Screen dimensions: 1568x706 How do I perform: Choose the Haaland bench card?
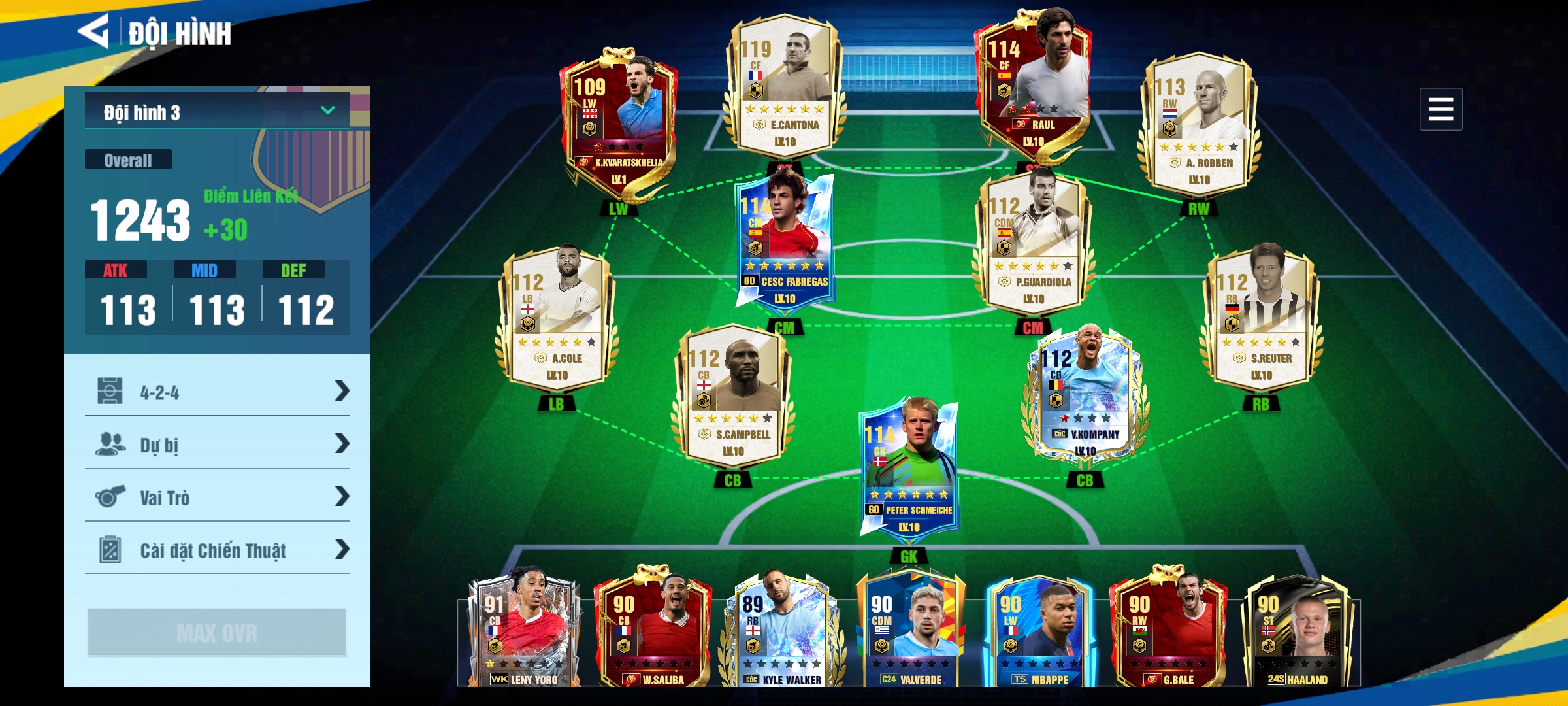pyautogui.click(x=1297, y=631)
